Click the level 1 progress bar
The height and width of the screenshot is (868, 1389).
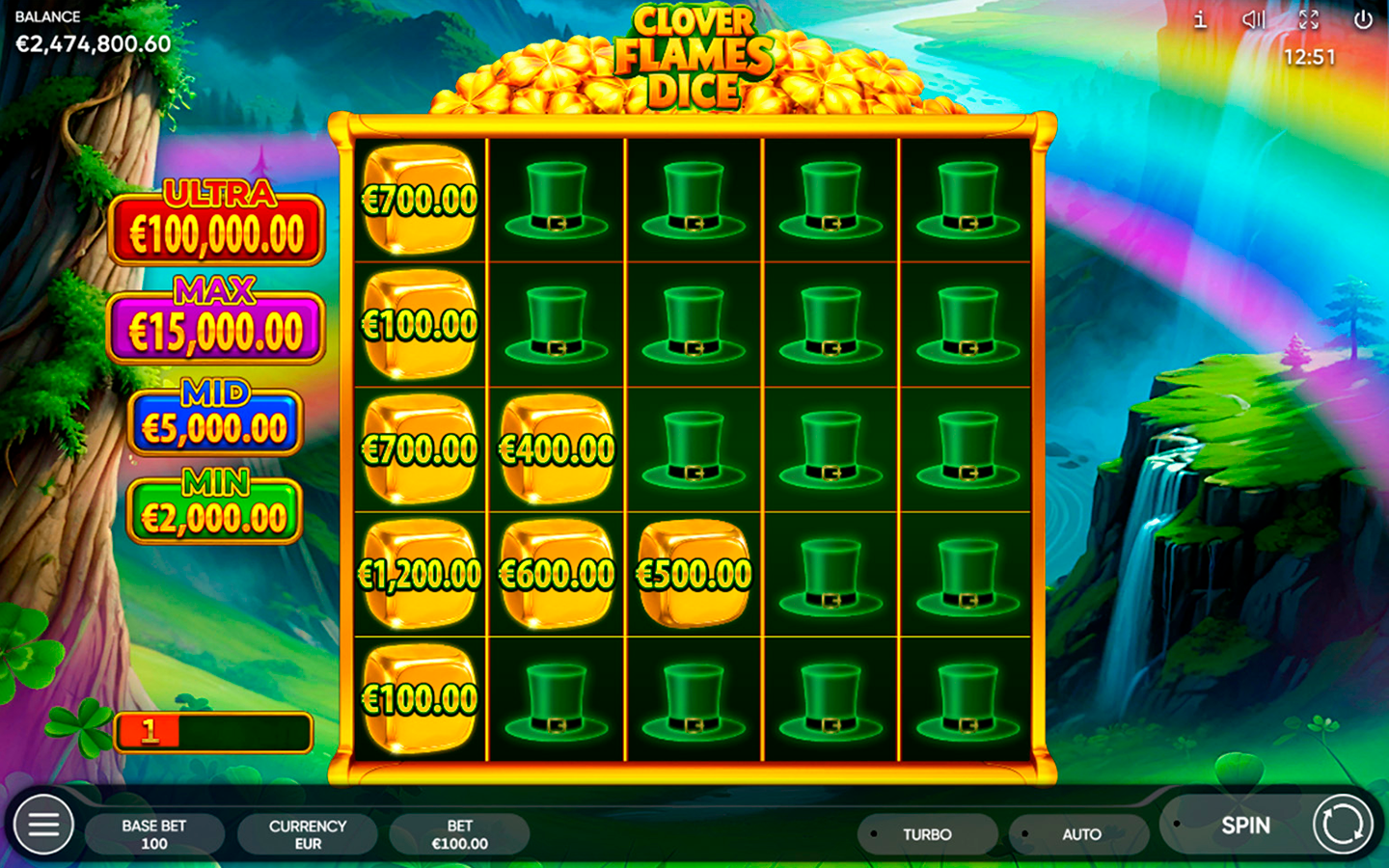(214, 733)
